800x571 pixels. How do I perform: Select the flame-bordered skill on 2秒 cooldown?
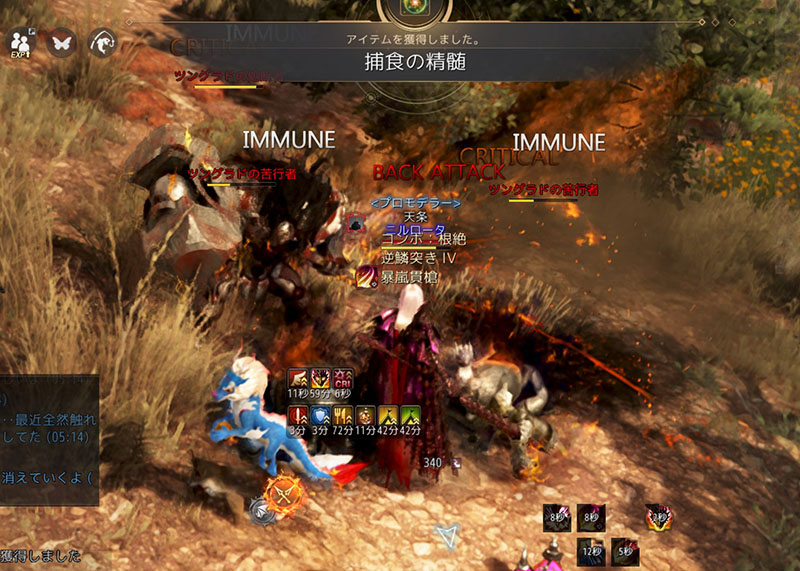pyautogui.click(x=658, y=517)
